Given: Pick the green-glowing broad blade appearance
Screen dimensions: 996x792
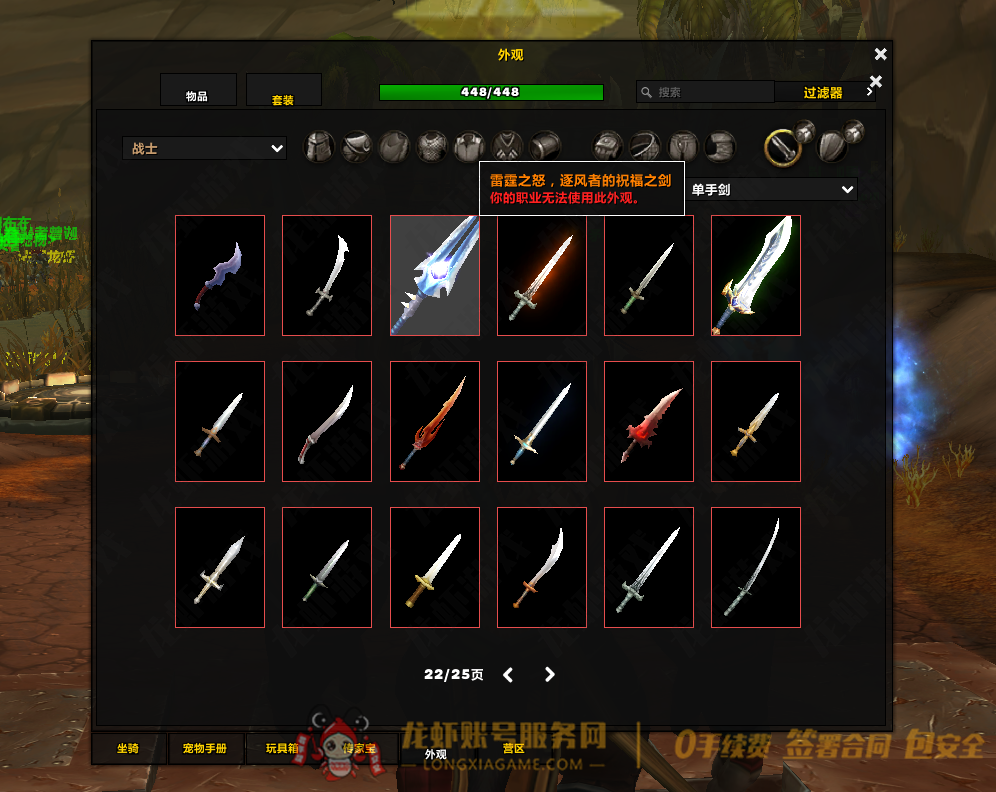Looking at the screenshot, I should tap(755, 275).
